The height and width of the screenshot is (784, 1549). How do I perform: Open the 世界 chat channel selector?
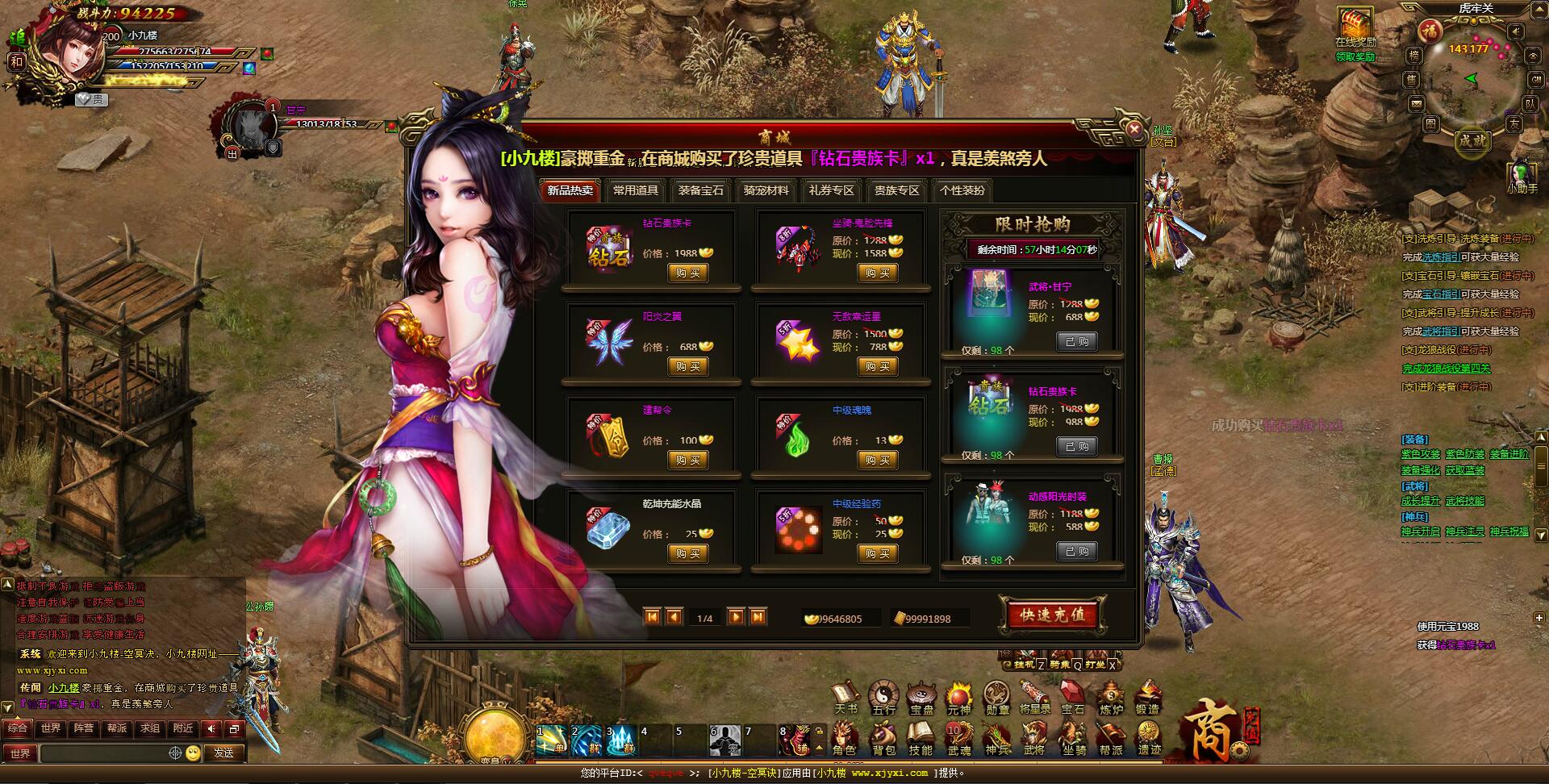pyautogui.click(x=20, y=753)
